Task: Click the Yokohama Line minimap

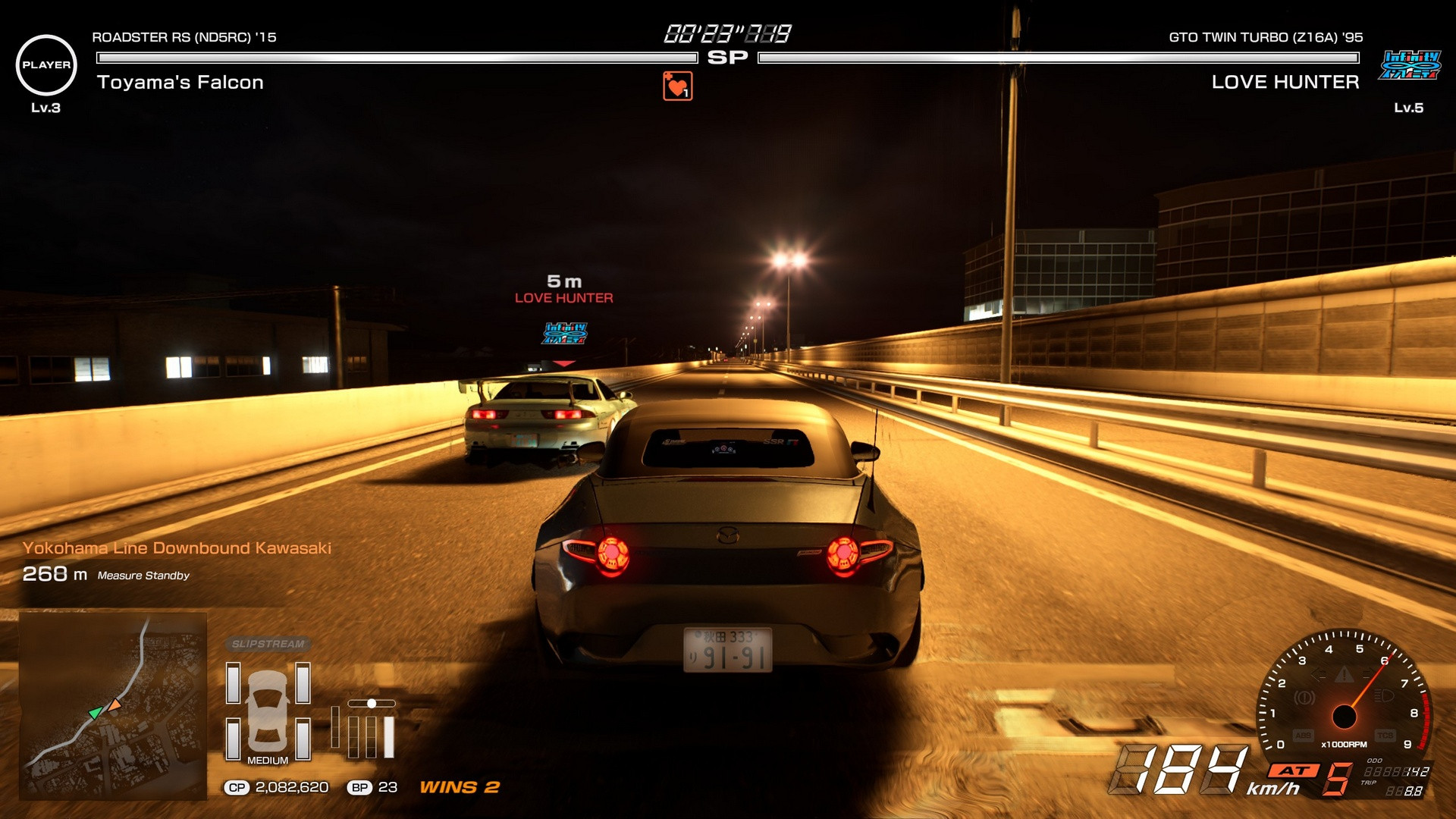Action: [113, 705]
